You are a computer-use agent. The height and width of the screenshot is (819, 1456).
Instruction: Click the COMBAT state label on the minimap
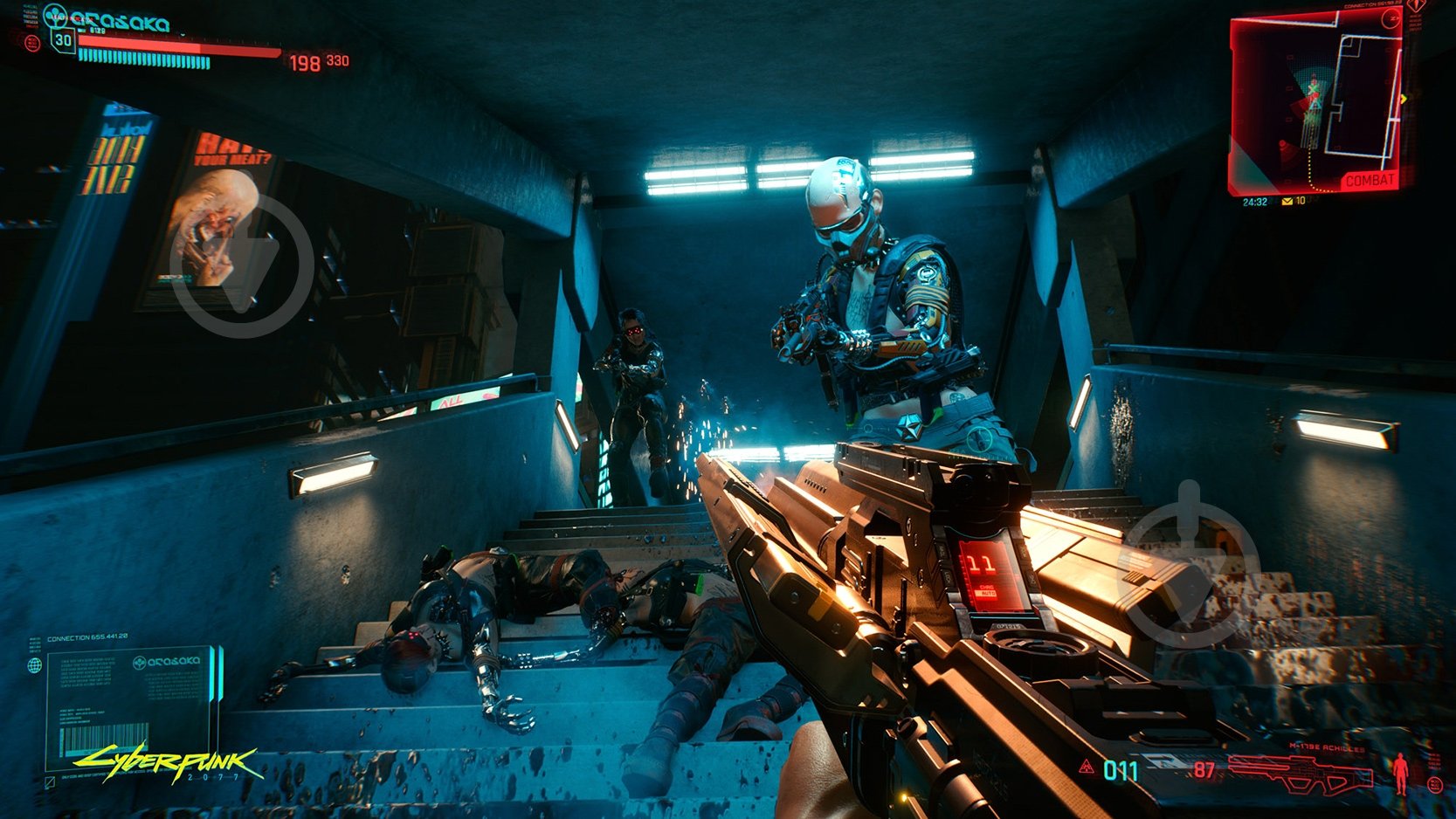pyautogui.click(x=1371, y=179)
